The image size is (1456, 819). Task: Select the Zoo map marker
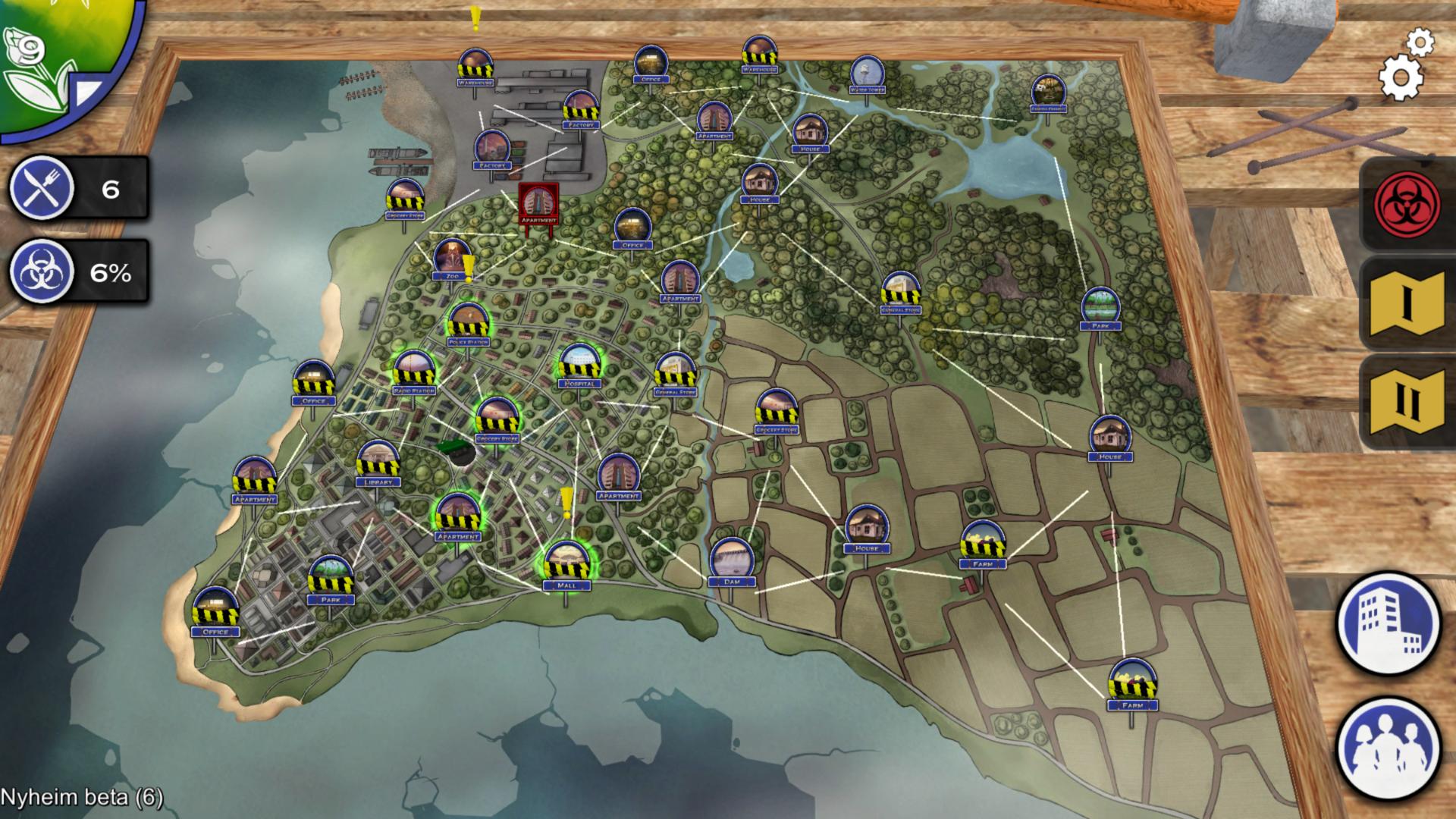pos(453,260)
